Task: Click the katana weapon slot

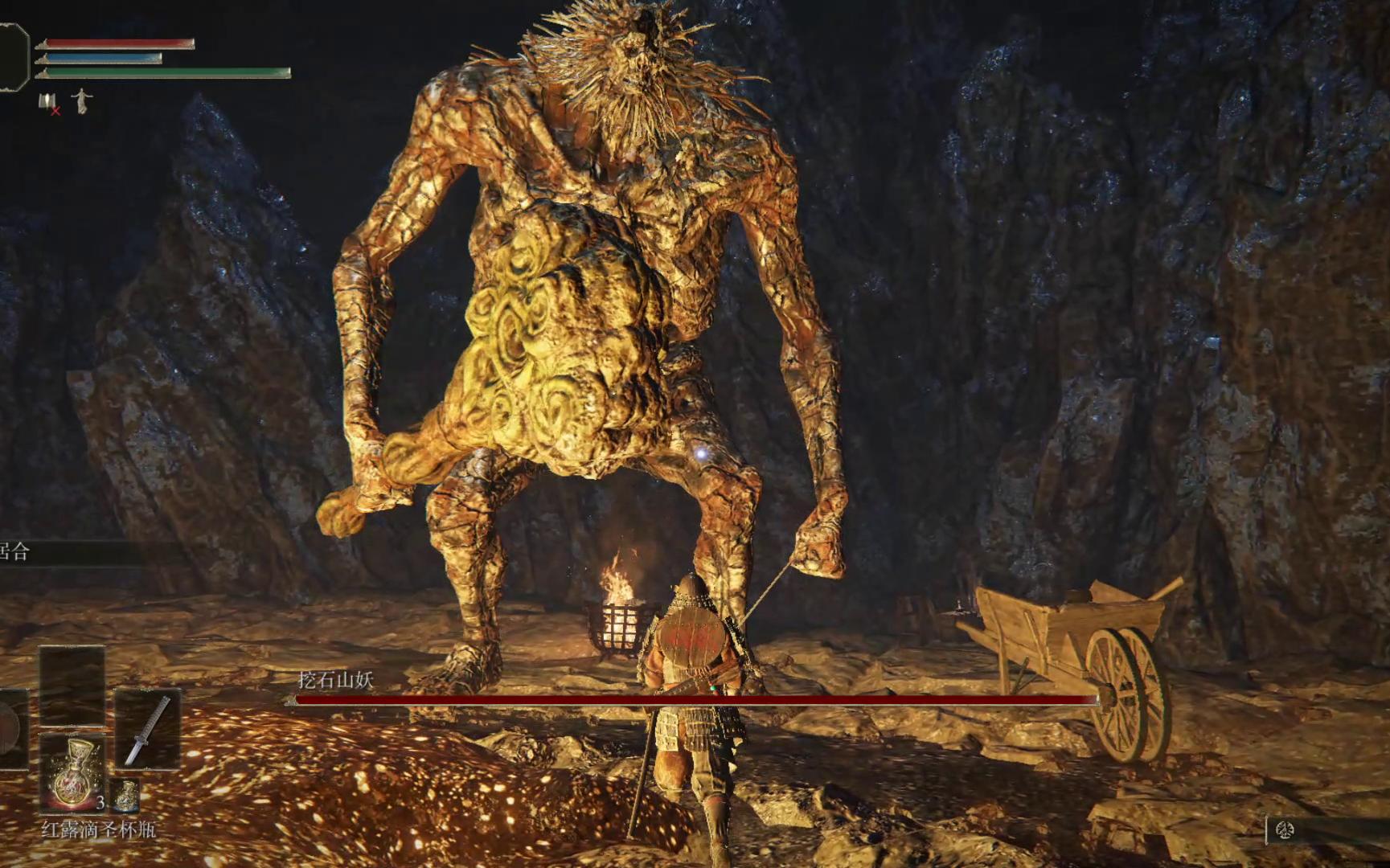Action: (x=147, y=730)
